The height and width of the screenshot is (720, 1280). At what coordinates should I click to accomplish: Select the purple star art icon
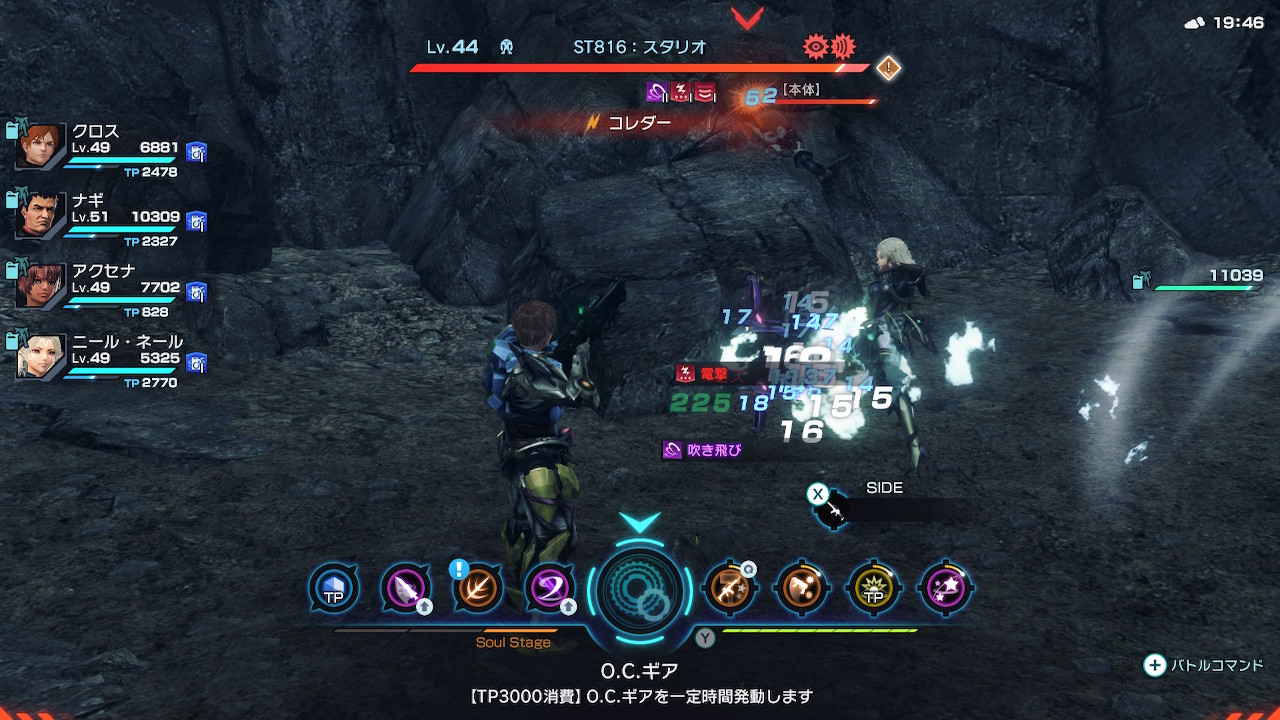(x=946, y=588)
